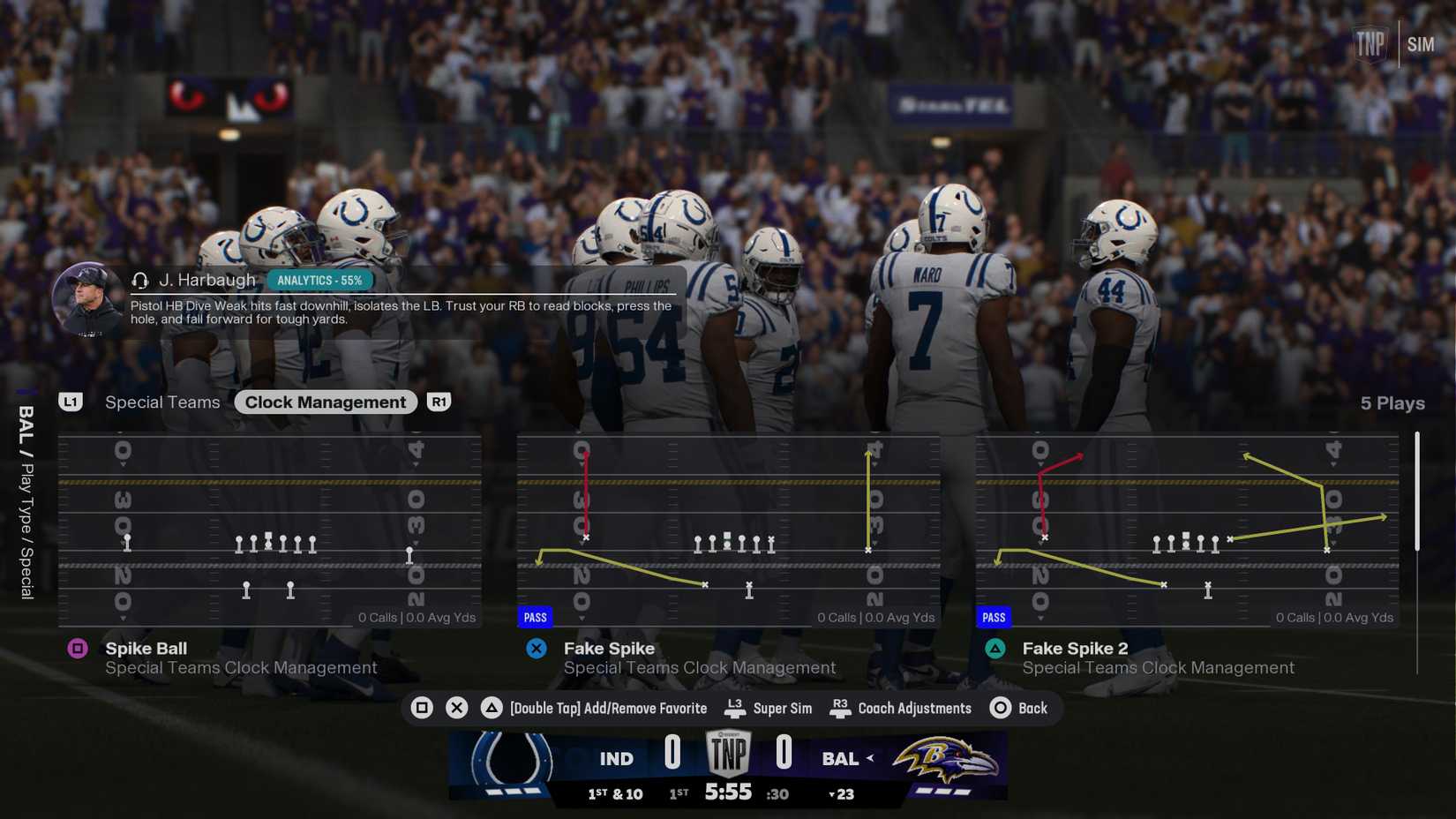This screenshot has height=819, width=1456.
Task: Switch to the Clock Management tab
Action: pyautogui.click(x=325, y=402)
